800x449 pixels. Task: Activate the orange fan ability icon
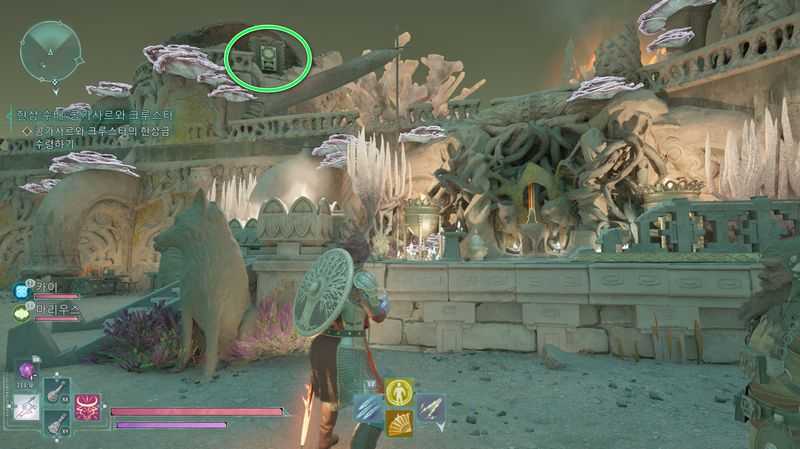[x=399, y=423]
